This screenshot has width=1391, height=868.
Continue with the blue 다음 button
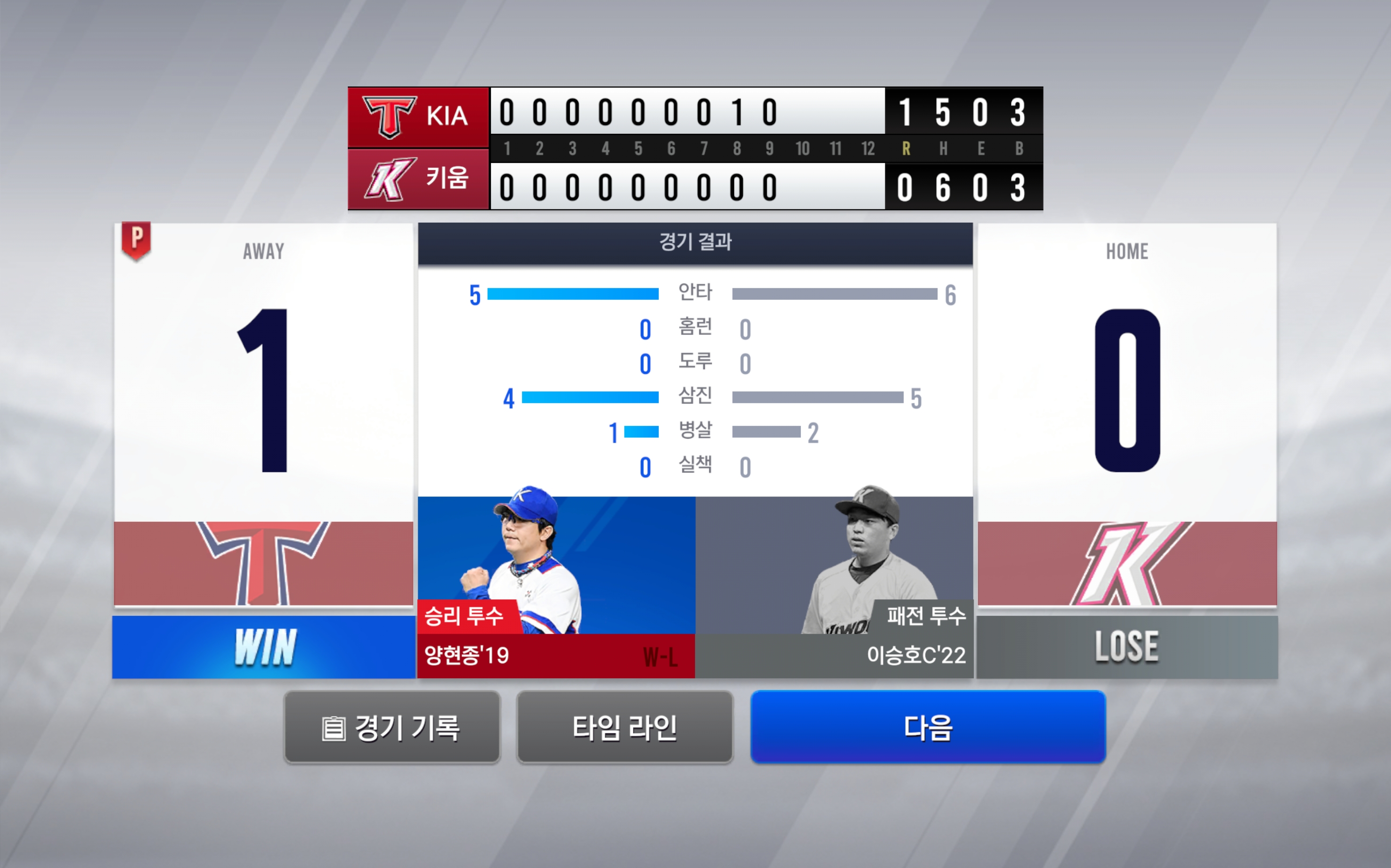click(x=928, y=728)
